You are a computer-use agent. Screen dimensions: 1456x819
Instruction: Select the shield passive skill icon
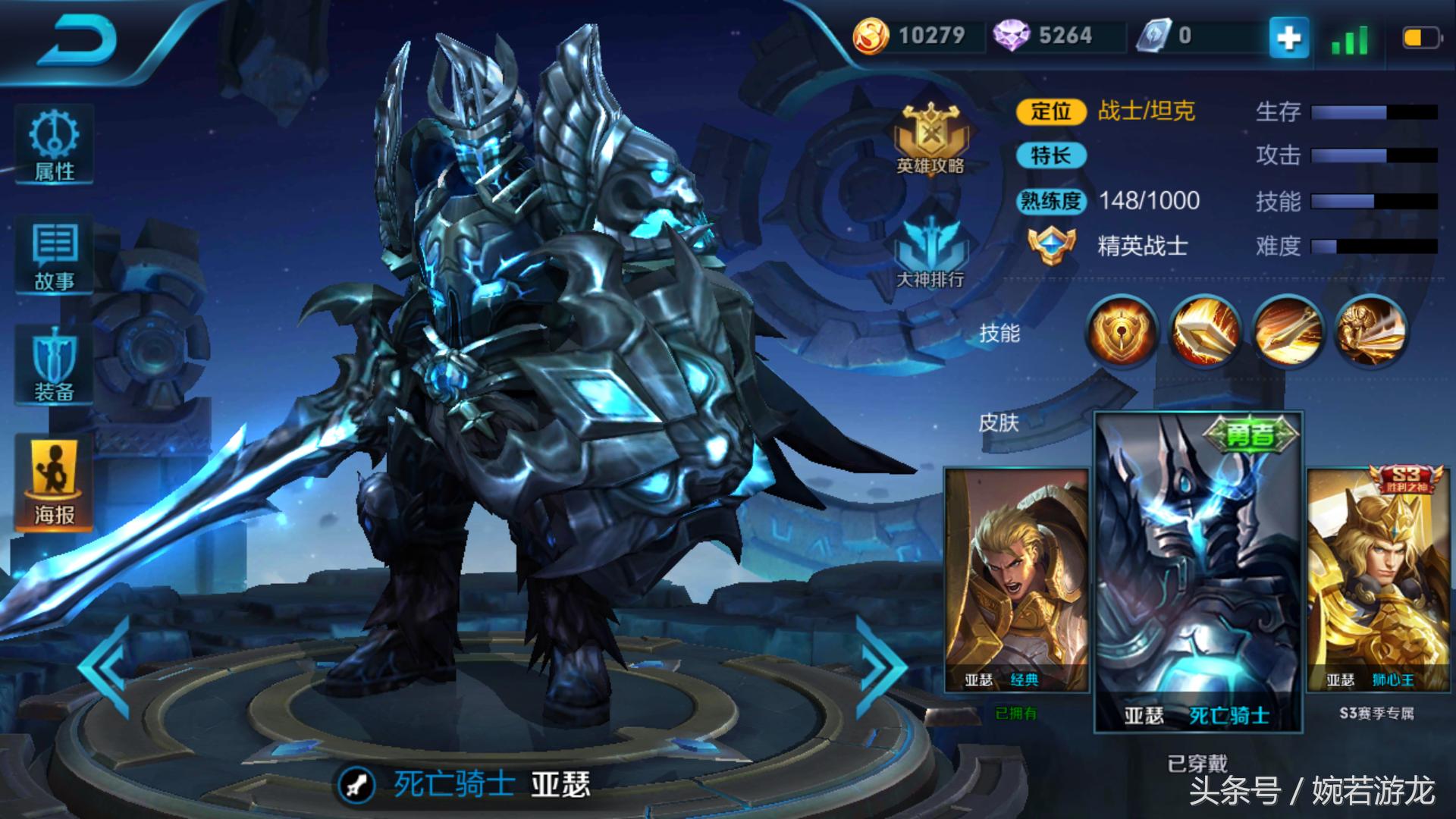click(x=1122, y=331)
